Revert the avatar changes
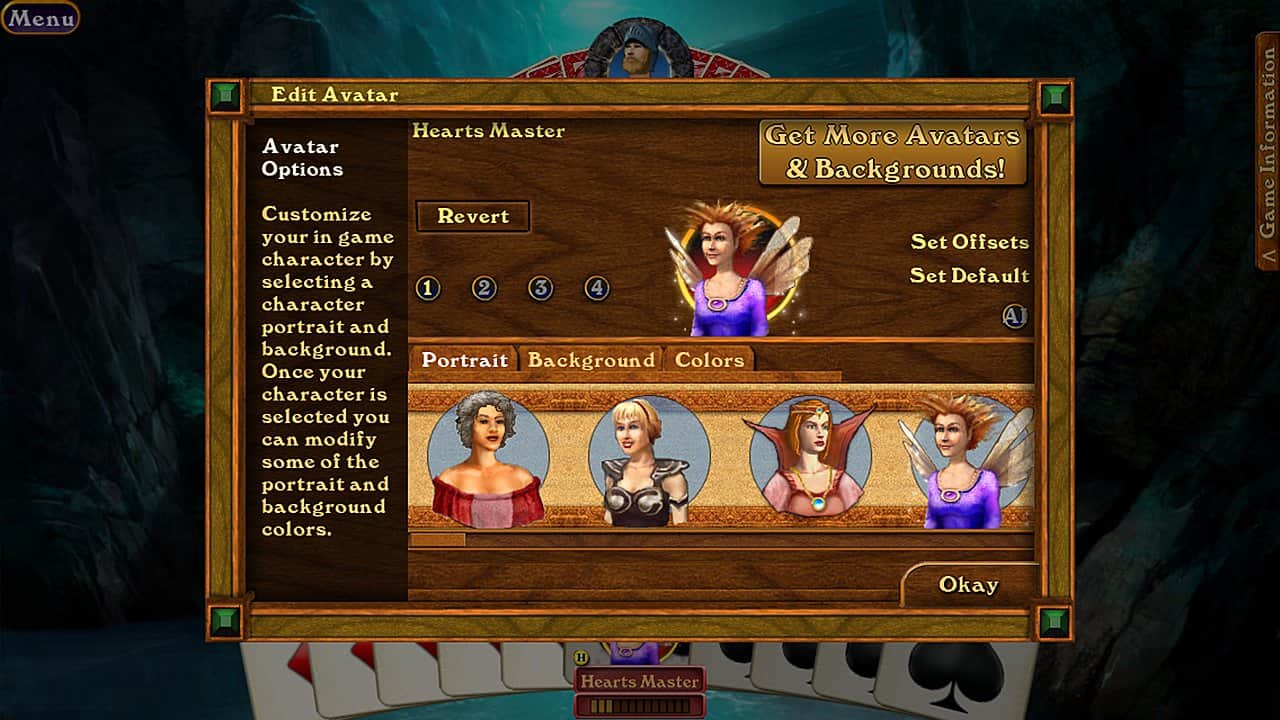 473,216
